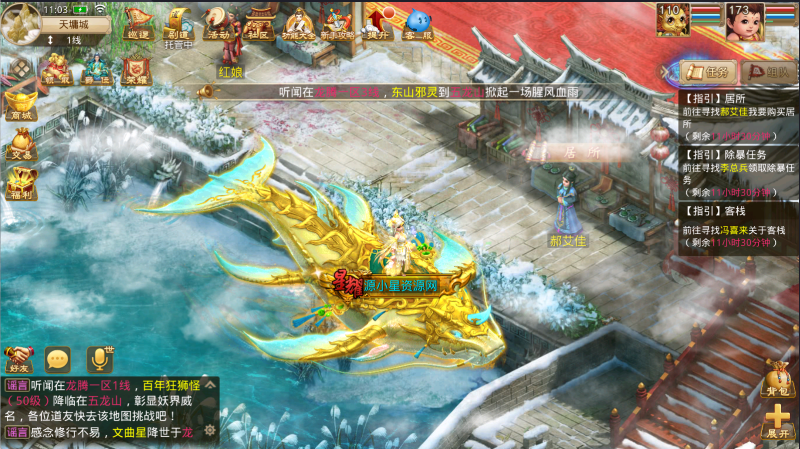Open the 商城 shop gold ingot
This screenshot has width=800, height=449.
coord(20,102)
